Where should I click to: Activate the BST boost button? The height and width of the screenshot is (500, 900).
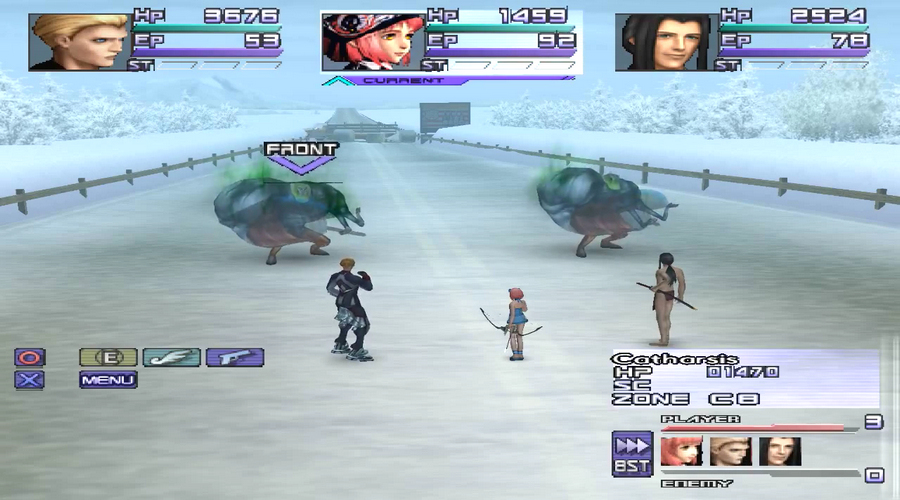[x=632, y=452]
